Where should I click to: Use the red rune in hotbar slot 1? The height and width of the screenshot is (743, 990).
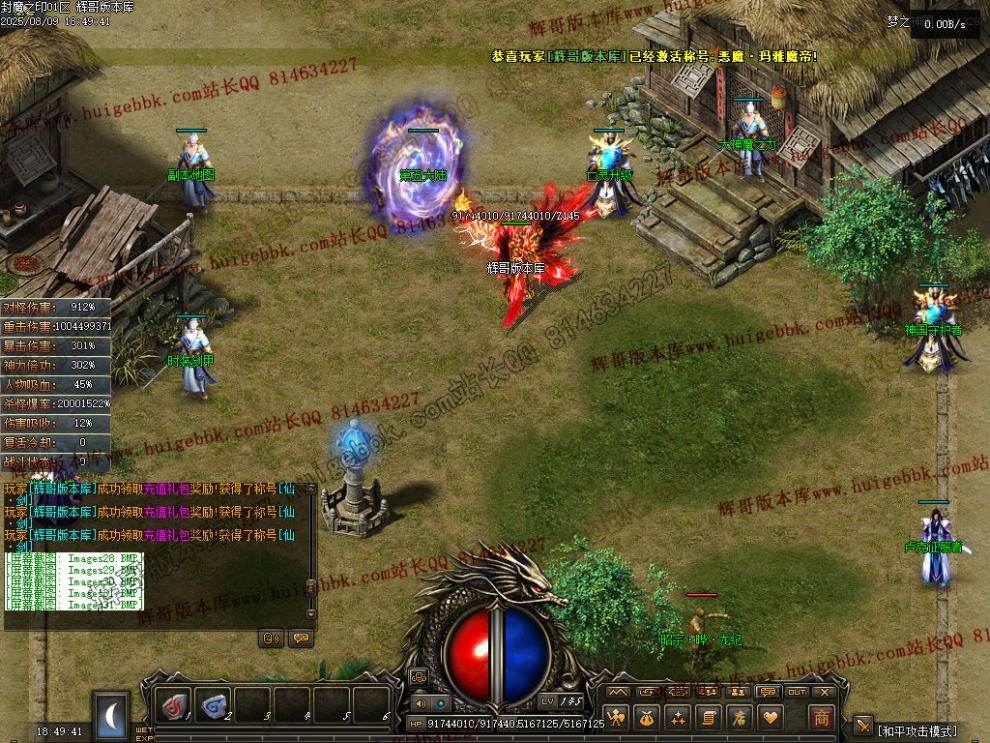175,706
